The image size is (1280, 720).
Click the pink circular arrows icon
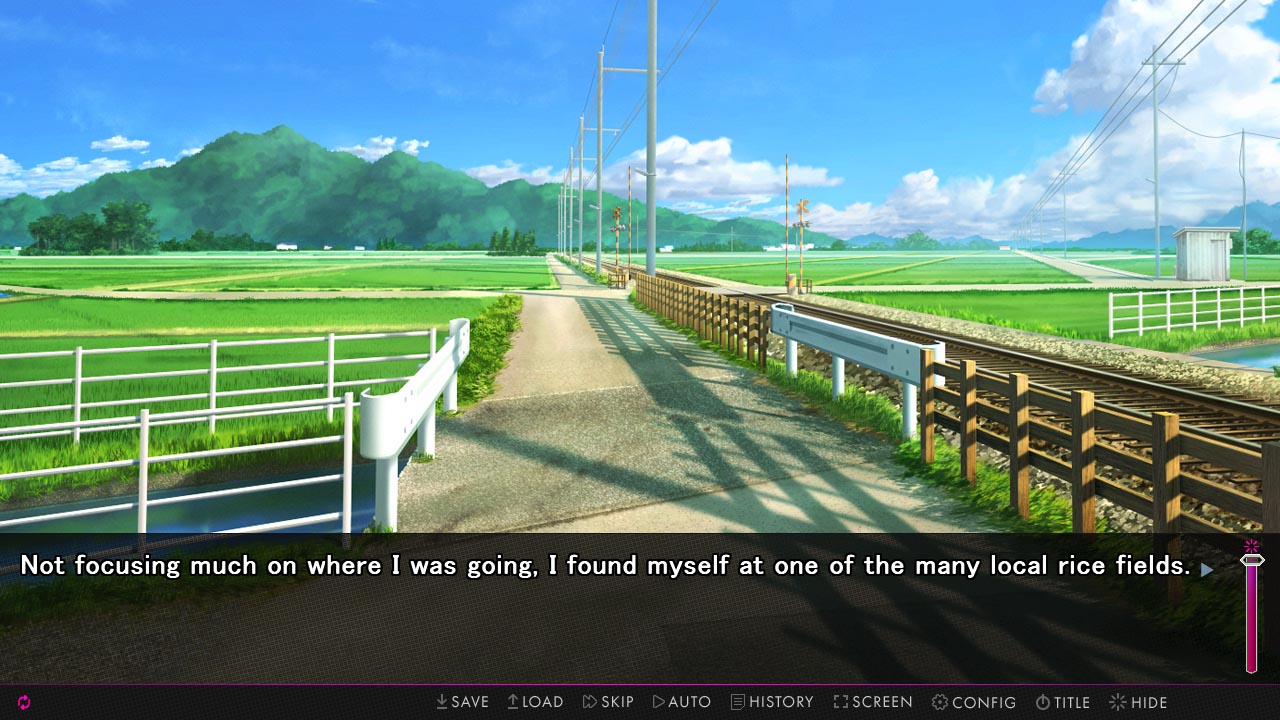tap(24, 702)
